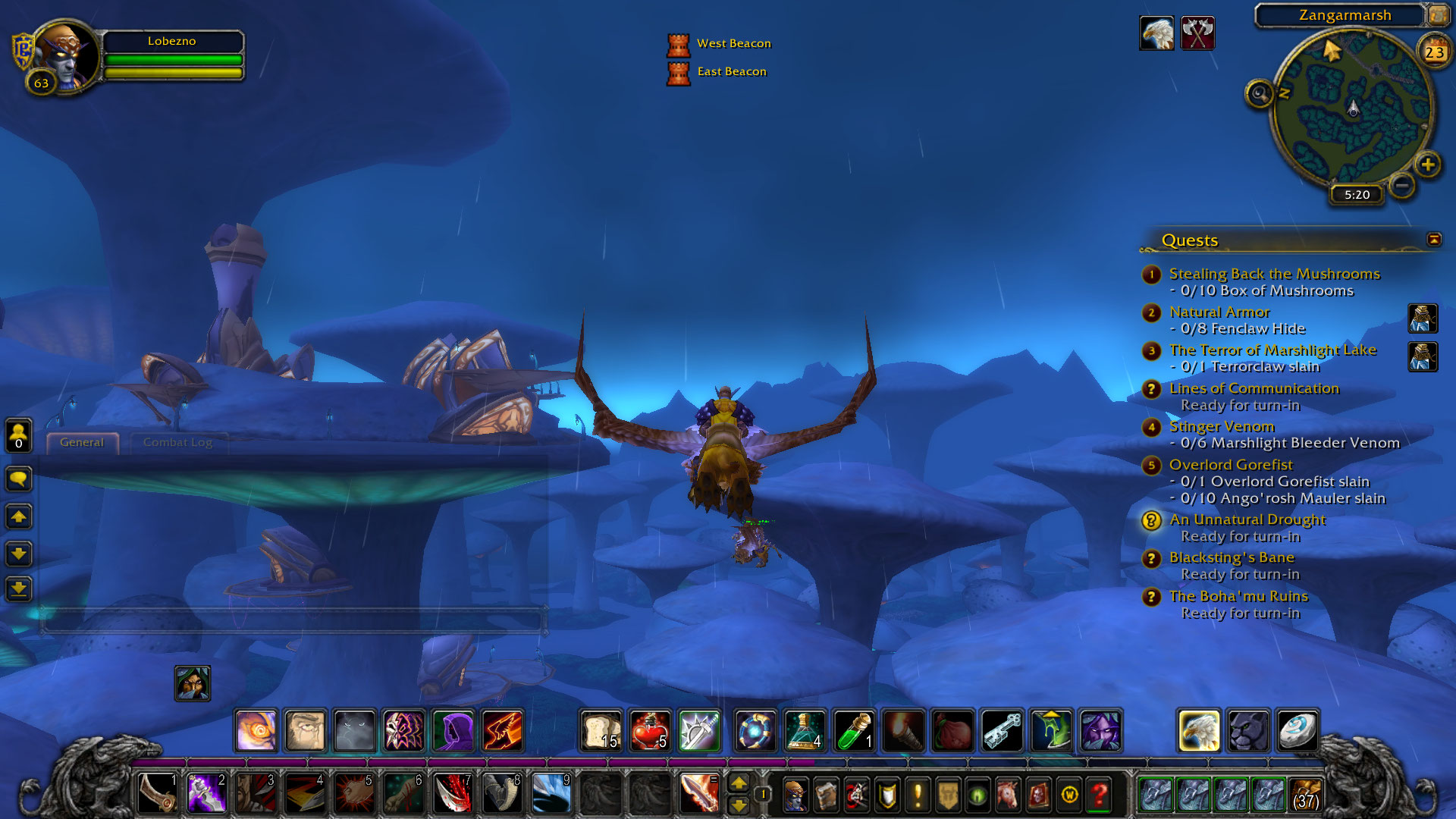Use the bread food item slot

point(601,732)
